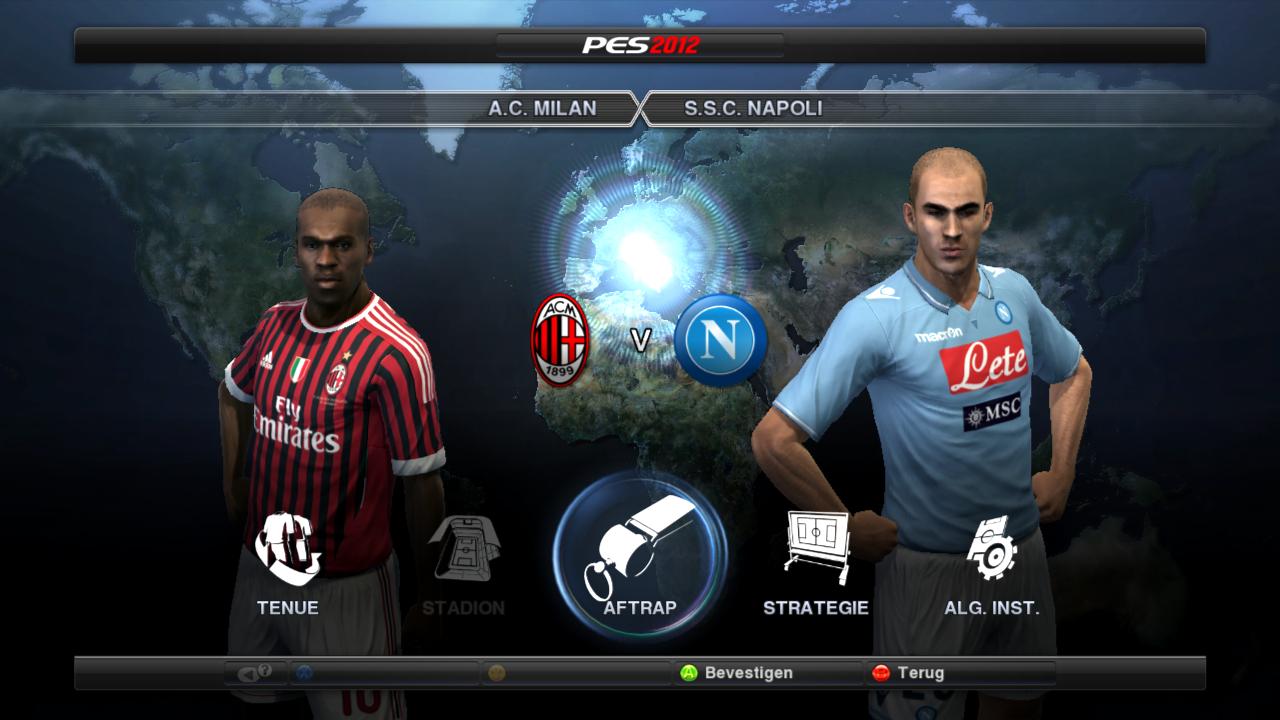Click the A.C. Milan club crest
The width and height of the screenshot is (1280, 720).
[x=560, y=340]
